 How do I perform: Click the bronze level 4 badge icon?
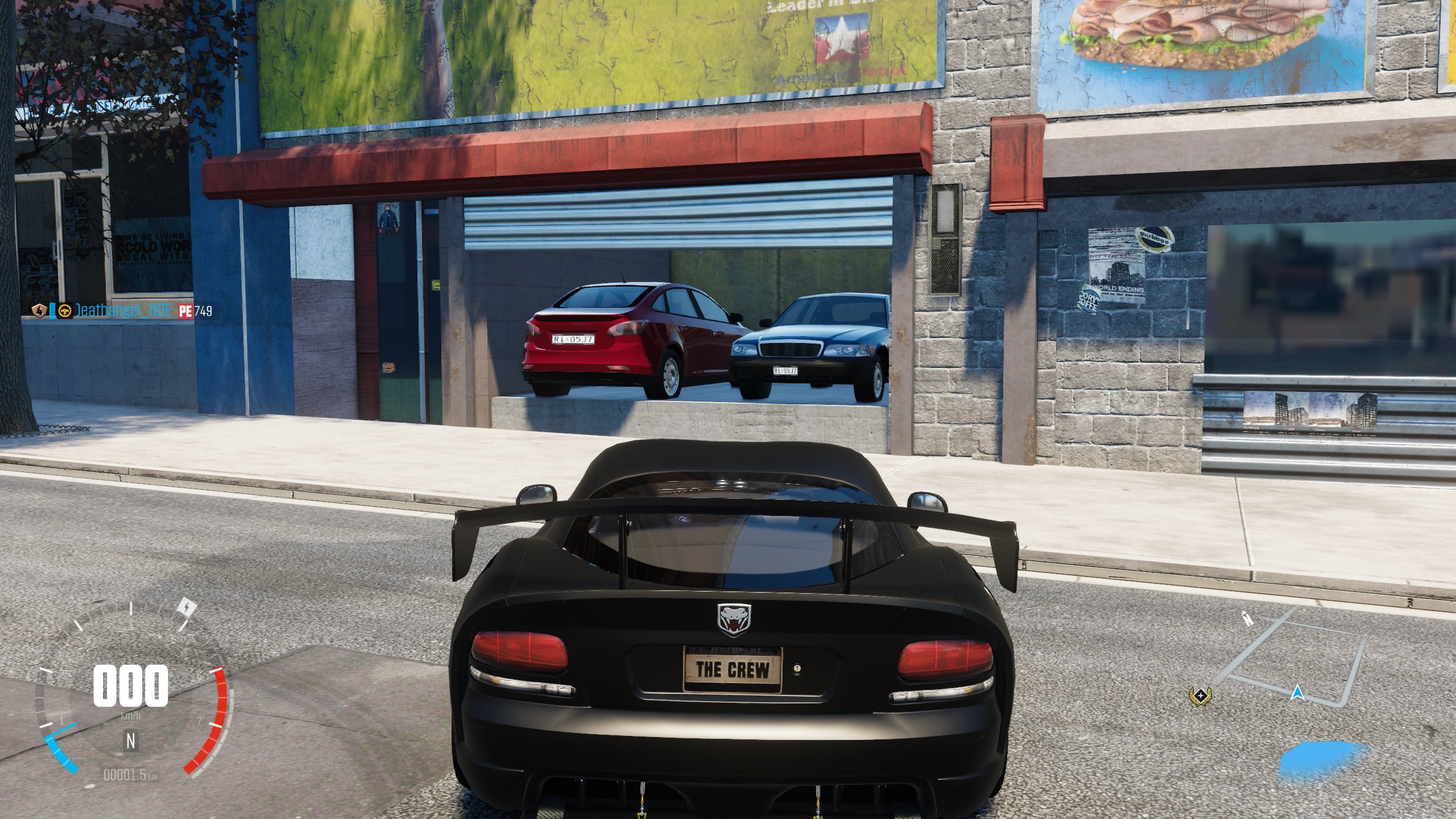point(40,311)
